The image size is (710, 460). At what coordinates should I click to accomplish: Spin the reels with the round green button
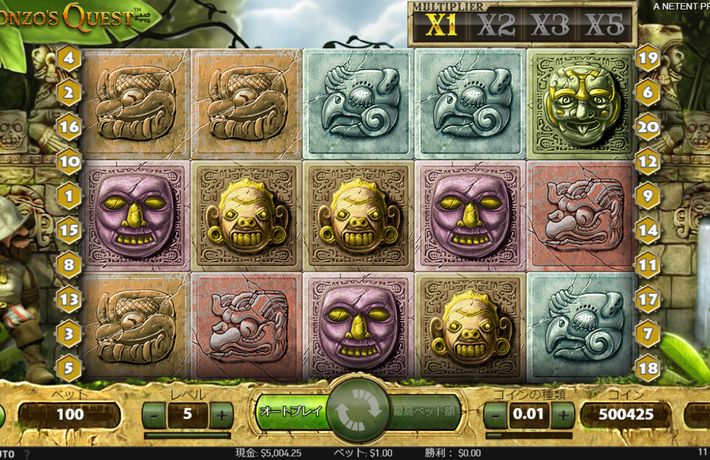click(x=355, y=411)
